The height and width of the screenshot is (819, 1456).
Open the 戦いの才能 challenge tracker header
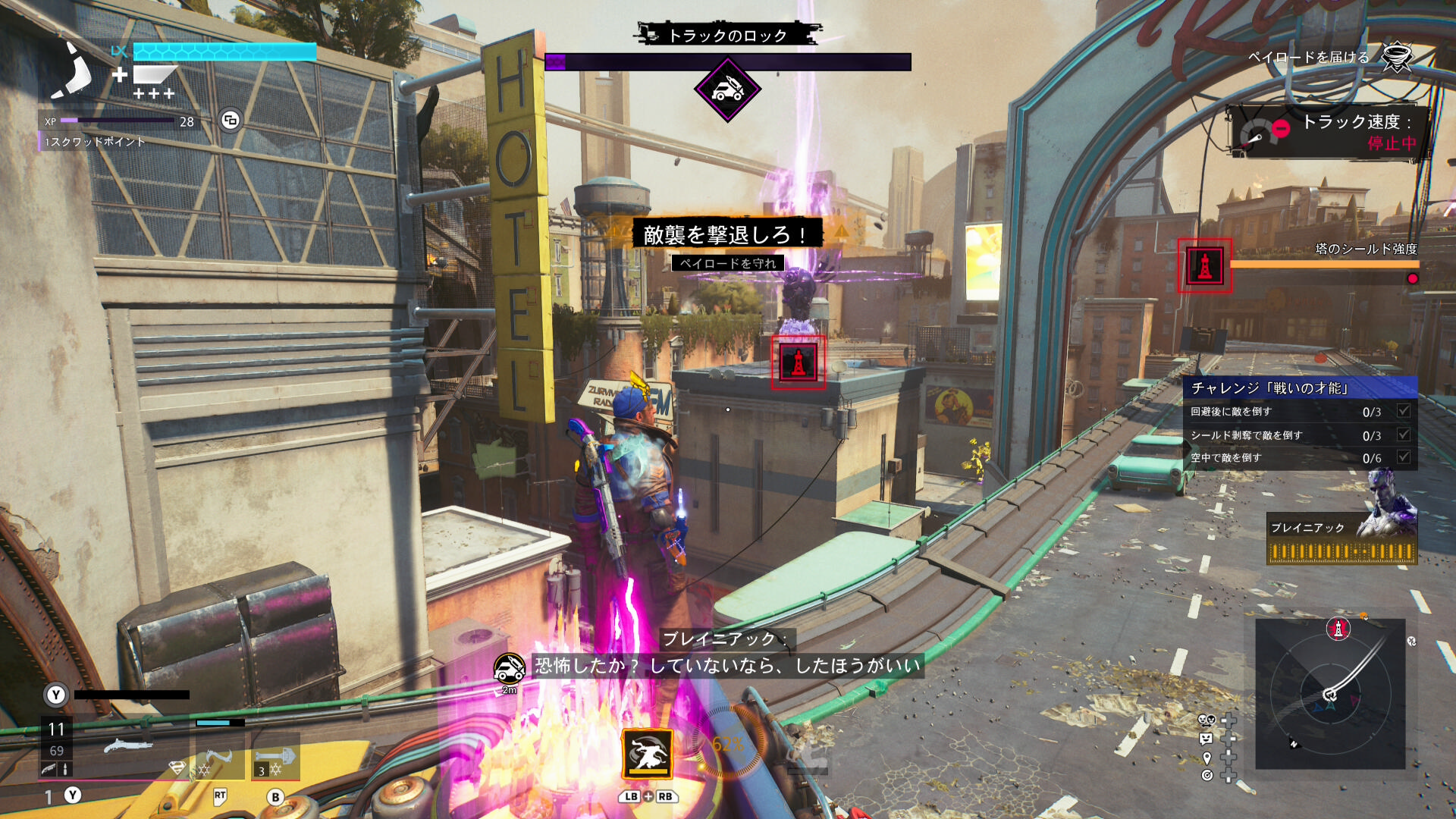pos(1300,388)
